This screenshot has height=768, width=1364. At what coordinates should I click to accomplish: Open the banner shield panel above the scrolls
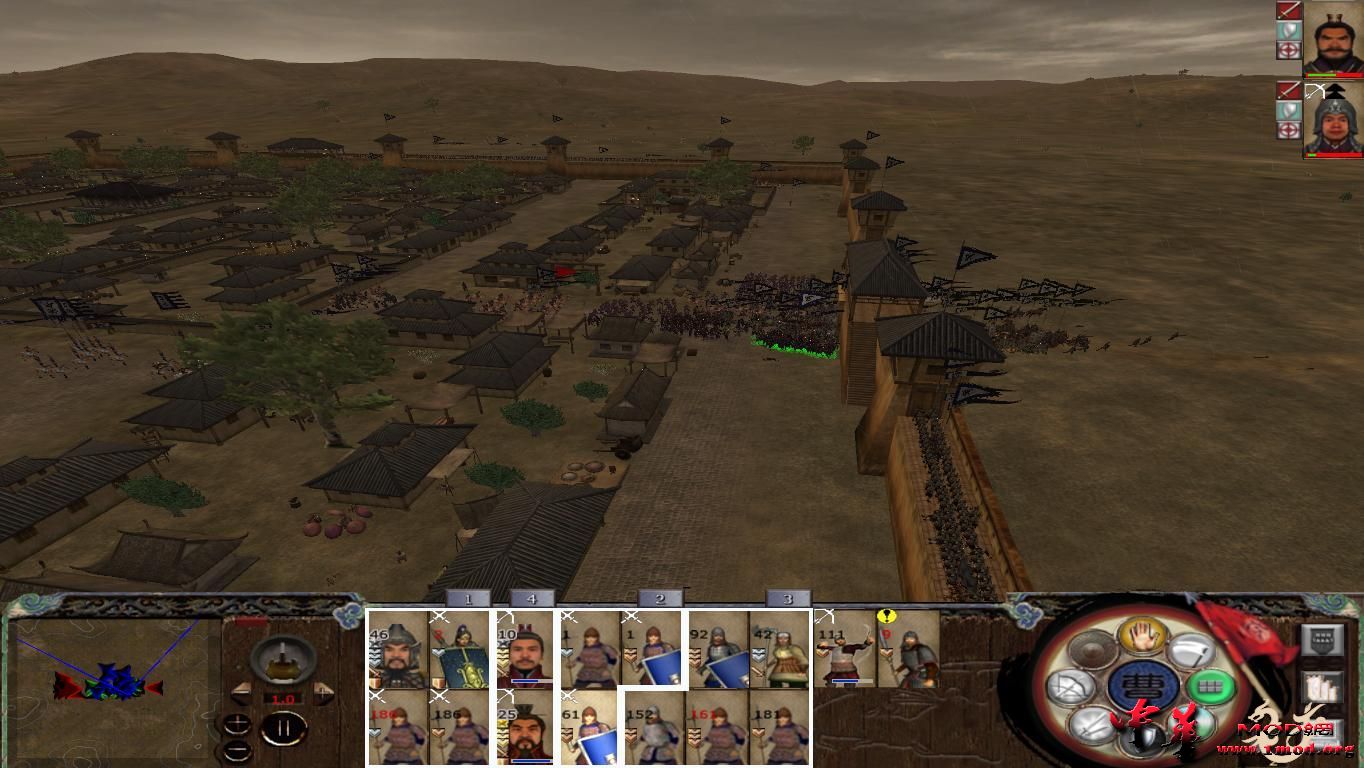tap(1323, 640)
